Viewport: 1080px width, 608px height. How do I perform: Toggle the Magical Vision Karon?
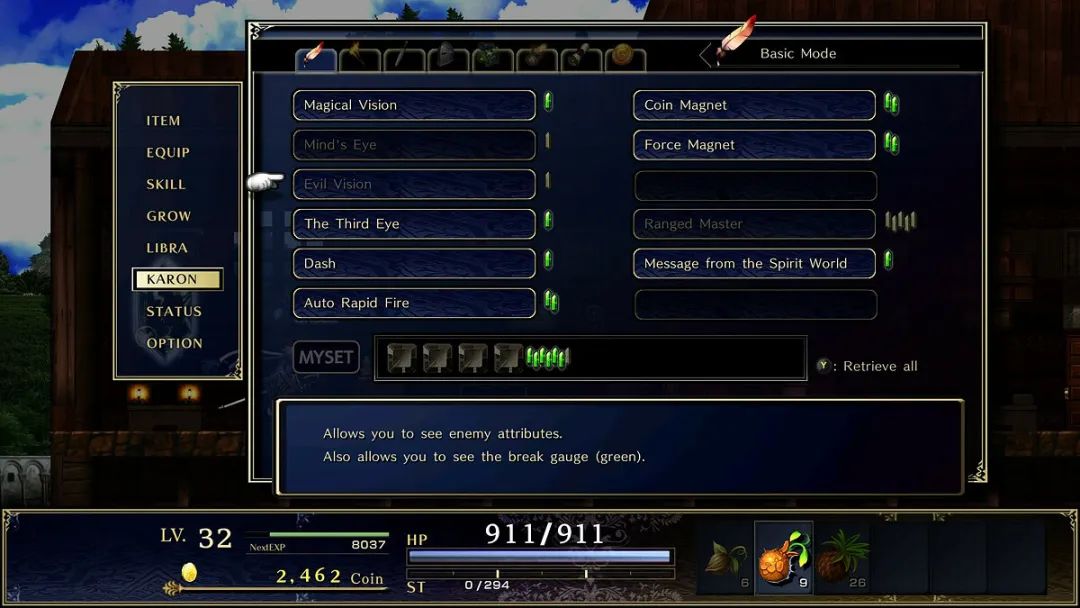click(x=414, y=105)
